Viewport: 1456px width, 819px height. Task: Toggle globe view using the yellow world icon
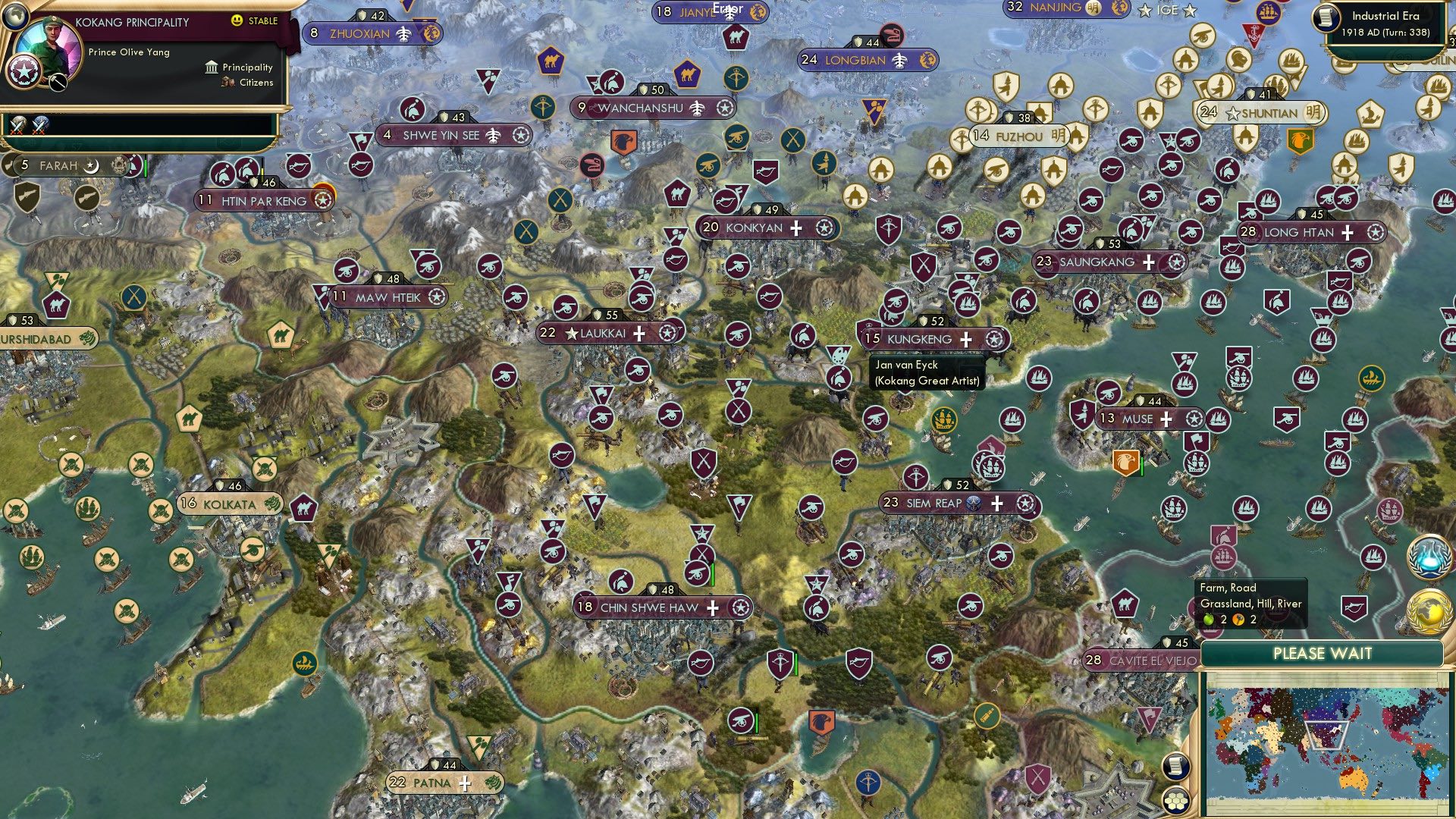1429,607
